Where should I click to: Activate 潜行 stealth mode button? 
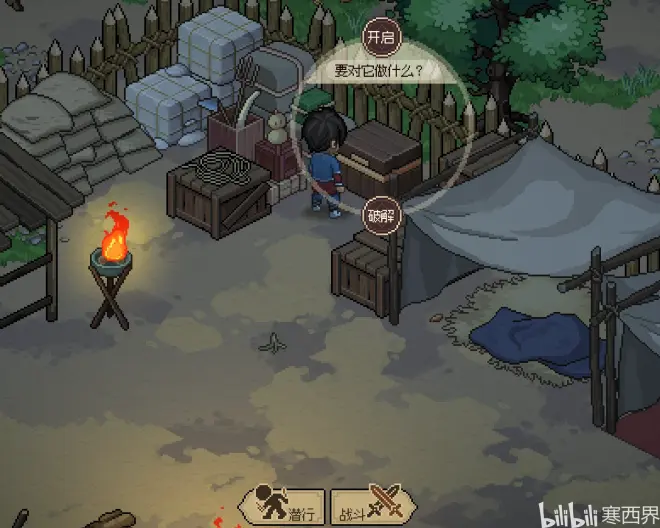point(283,507)
